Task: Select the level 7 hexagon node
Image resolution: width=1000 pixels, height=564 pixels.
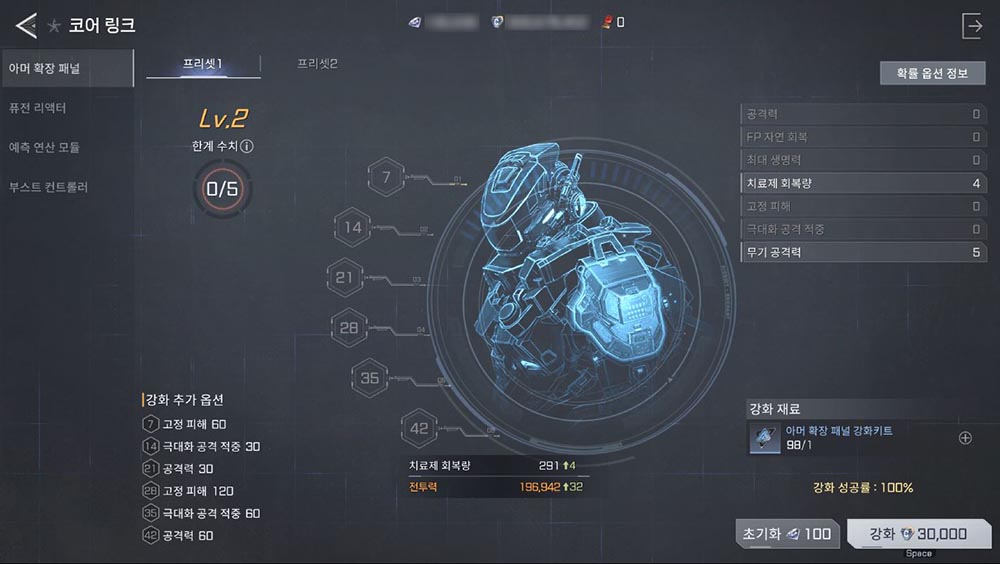Action: (386, 177)
